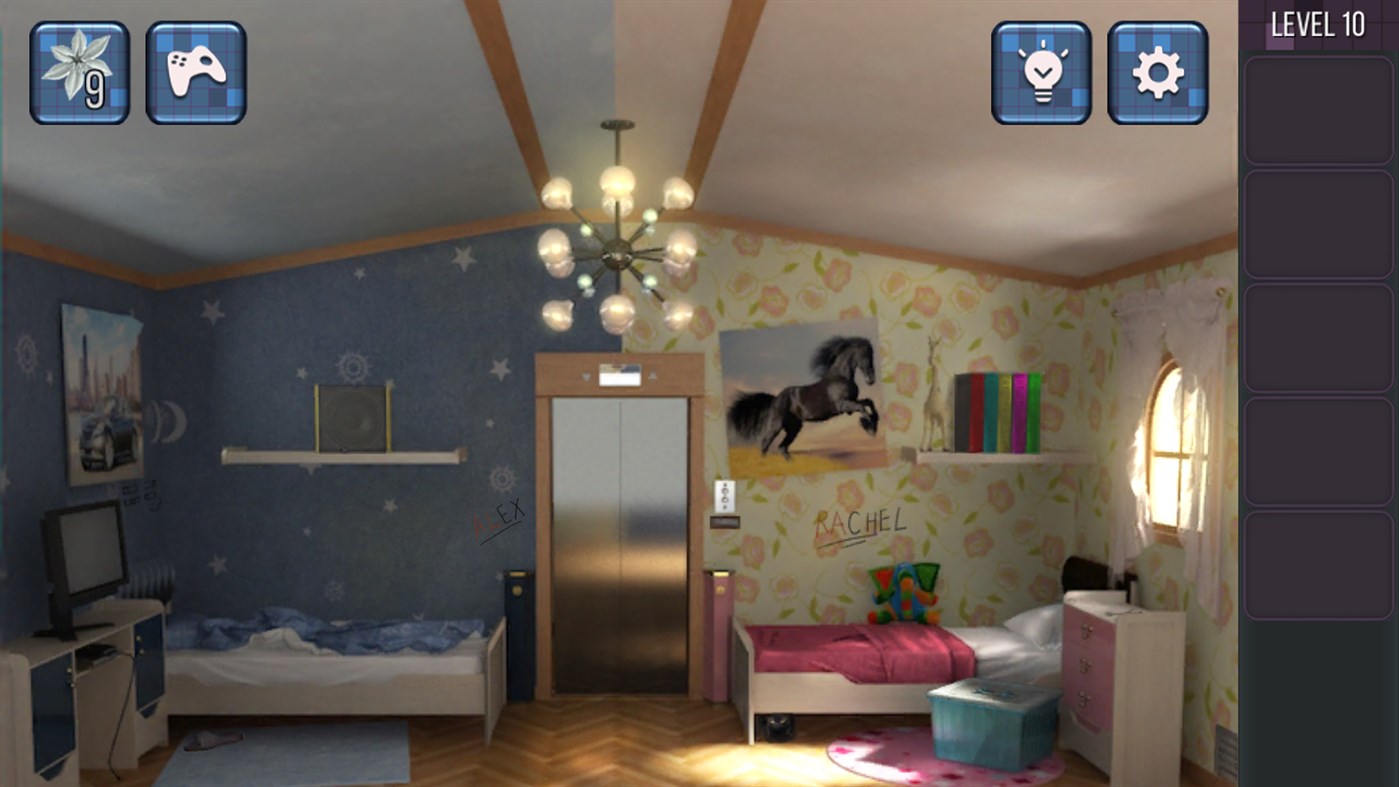Click the flower collectible counter
Image resolution: width=1399 pixels, height=787 pixels.
(x=79, y=73)
